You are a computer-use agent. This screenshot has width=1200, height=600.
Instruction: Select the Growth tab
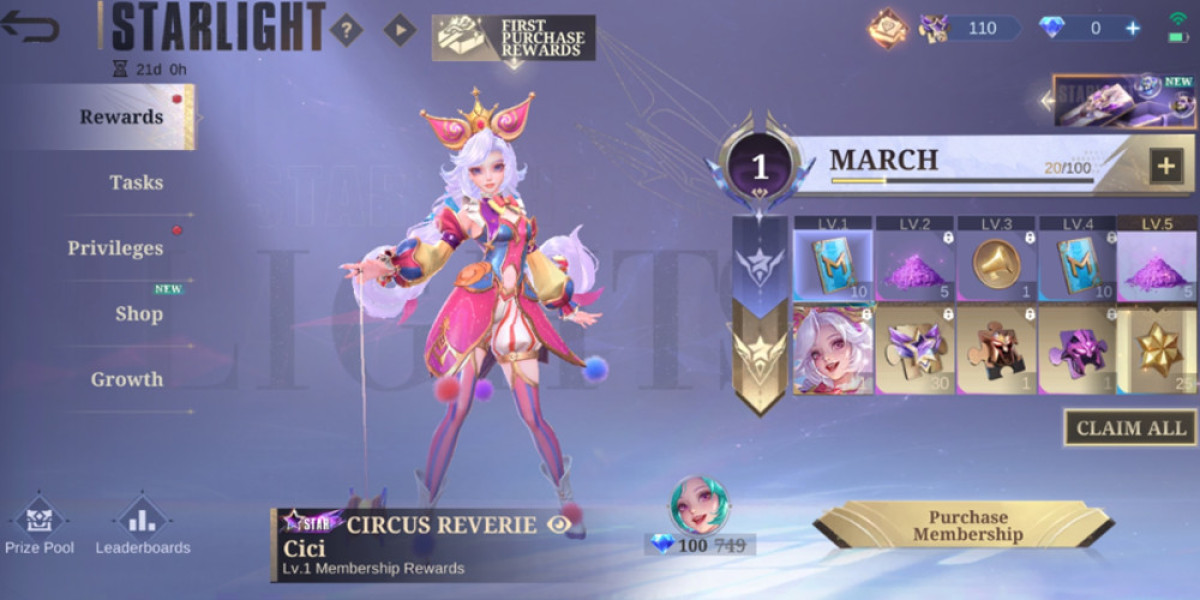pos(127,380)
